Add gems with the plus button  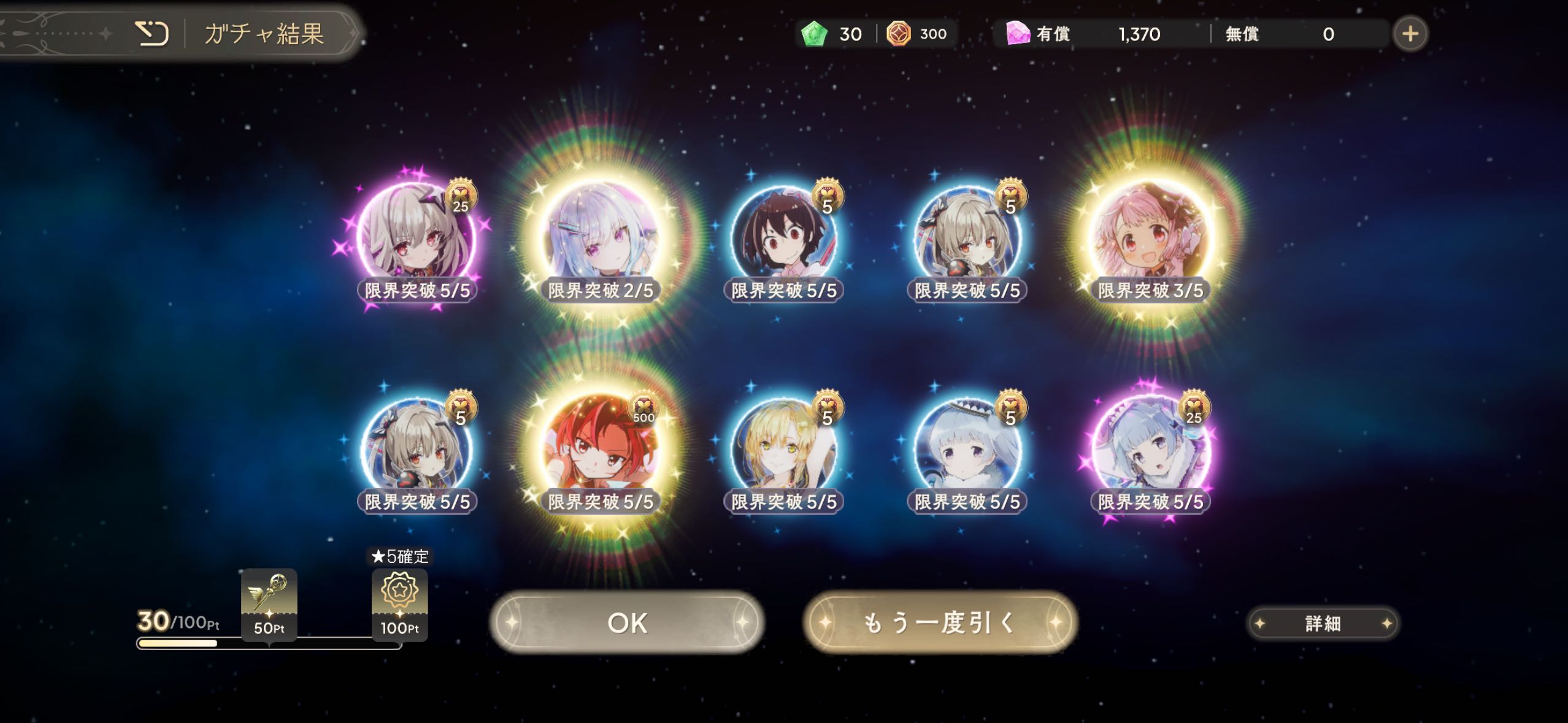(x=1410, y=34)
